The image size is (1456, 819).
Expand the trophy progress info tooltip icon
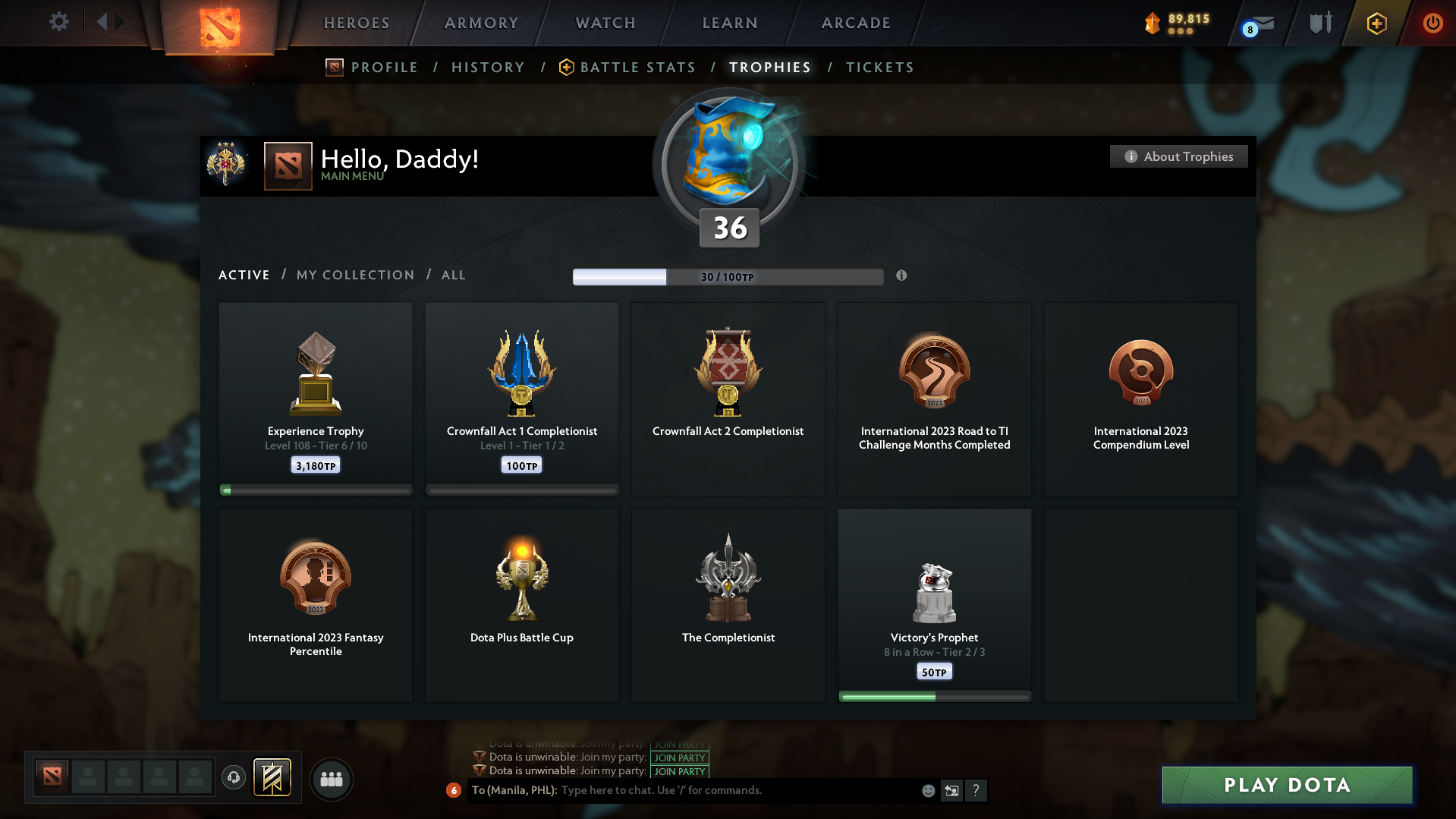click(902, 276)
